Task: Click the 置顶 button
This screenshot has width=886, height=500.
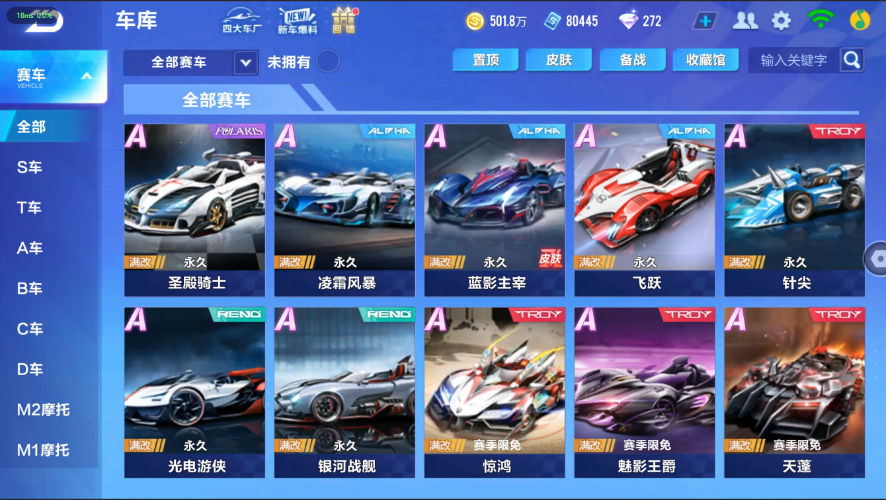Action: [x=485, y=60]
